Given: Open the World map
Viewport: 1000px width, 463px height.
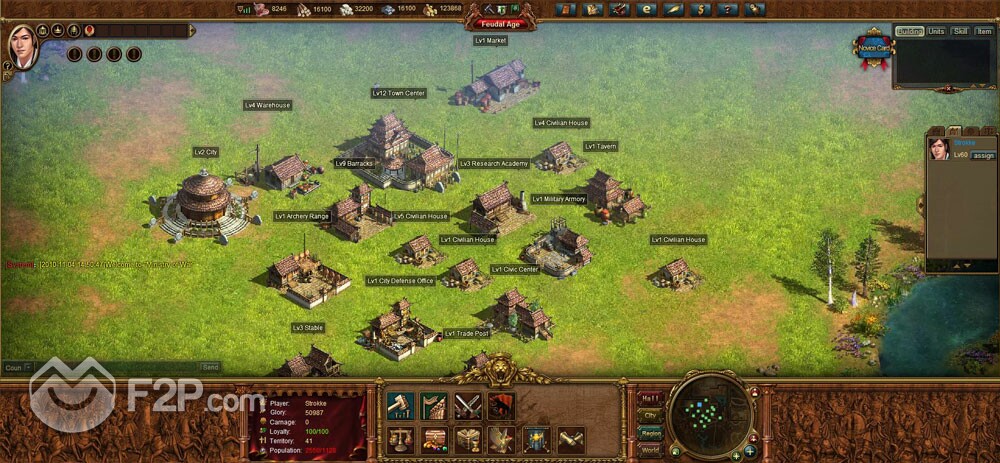Looking at the screenshot, I should coord(650,450).
